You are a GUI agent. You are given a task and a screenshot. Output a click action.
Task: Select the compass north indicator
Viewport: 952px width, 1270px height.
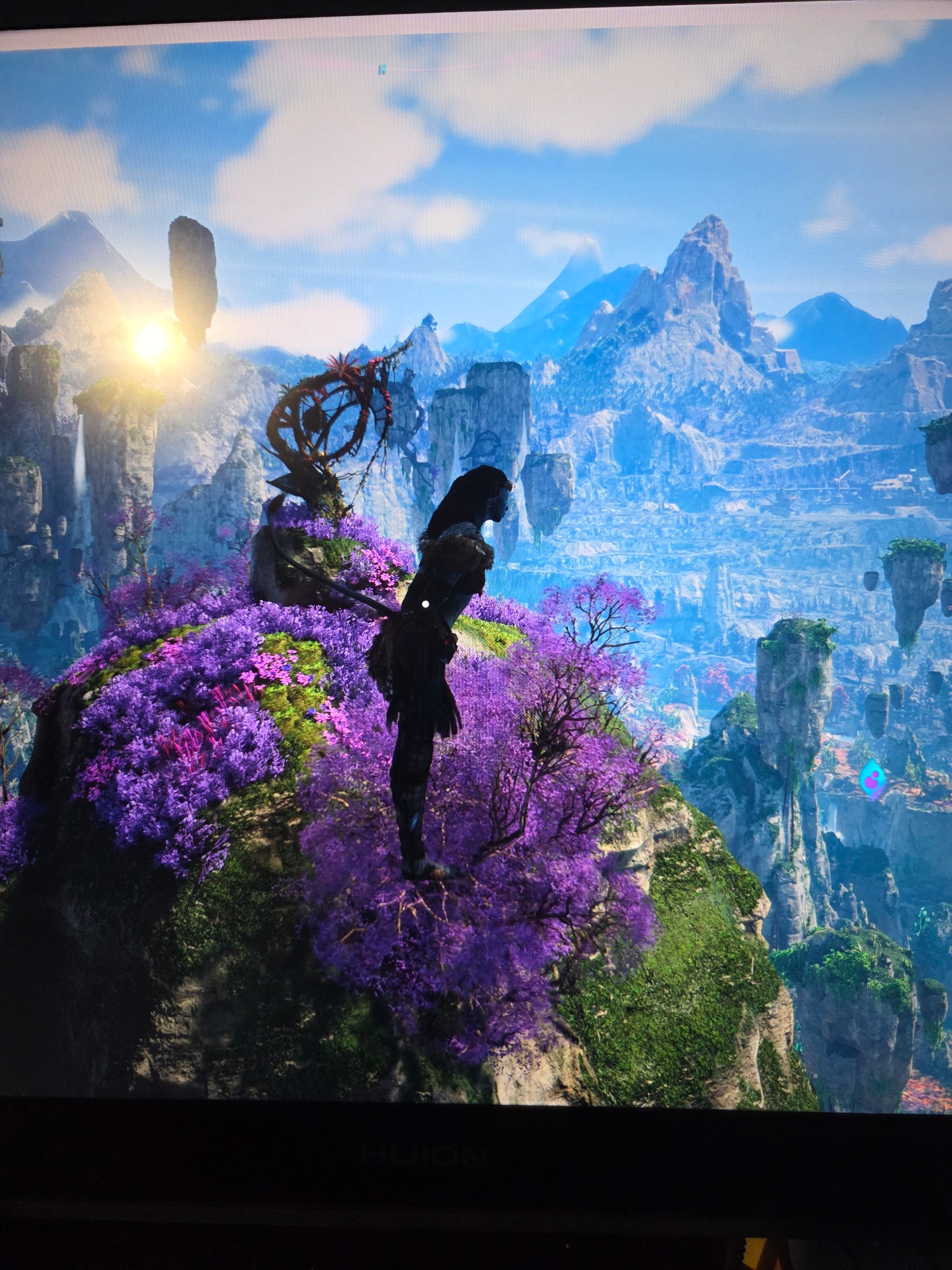coord(383,69)
